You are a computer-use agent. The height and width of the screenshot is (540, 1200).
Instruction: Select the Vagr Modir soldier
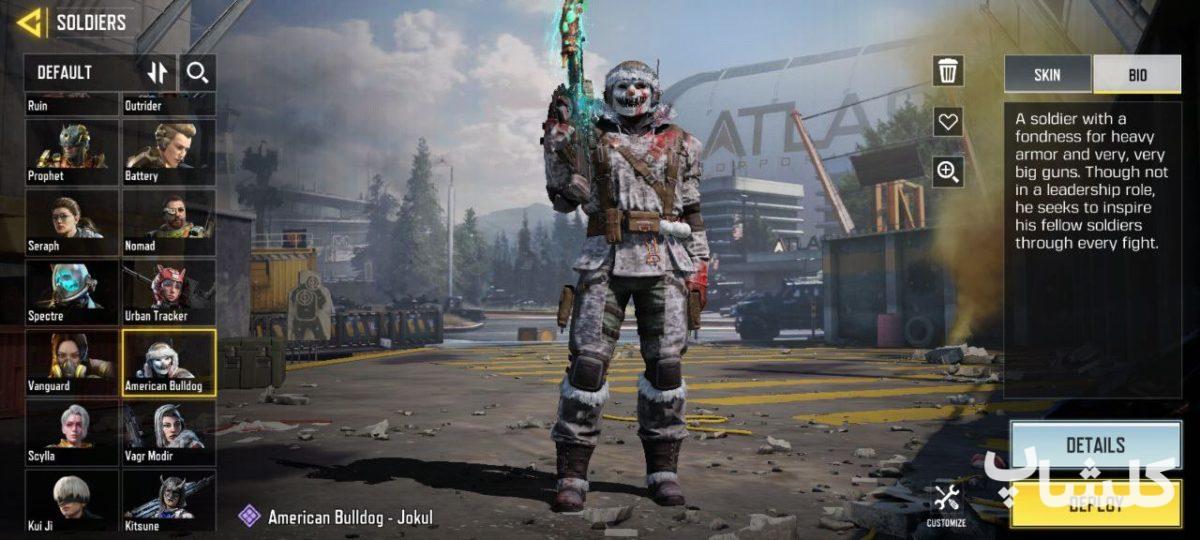(169, 432)
